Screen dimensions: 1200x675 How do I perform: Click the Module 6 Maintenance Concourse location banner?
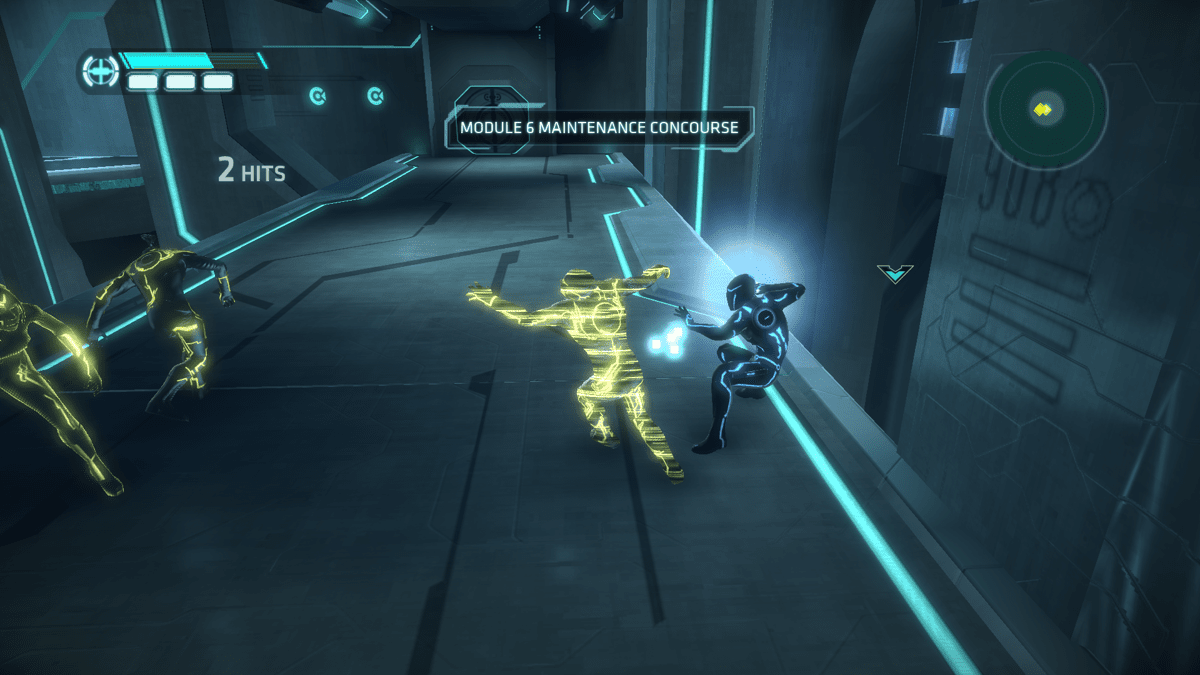pyautogui.click(x=599, y=128)
